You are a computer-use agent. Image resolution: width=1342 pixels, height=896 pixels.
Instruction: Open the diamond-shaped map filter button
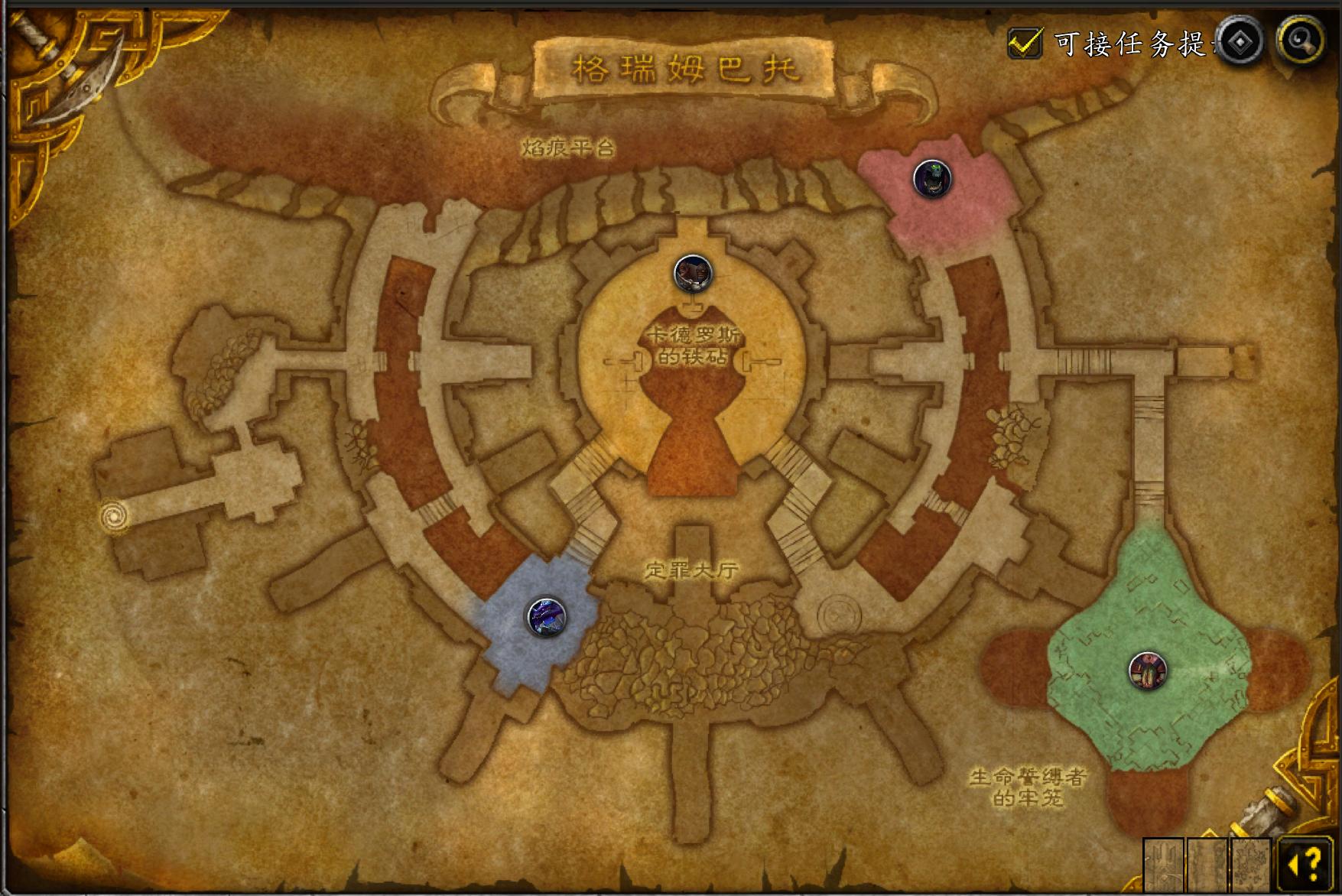[x=1240, y=41]
